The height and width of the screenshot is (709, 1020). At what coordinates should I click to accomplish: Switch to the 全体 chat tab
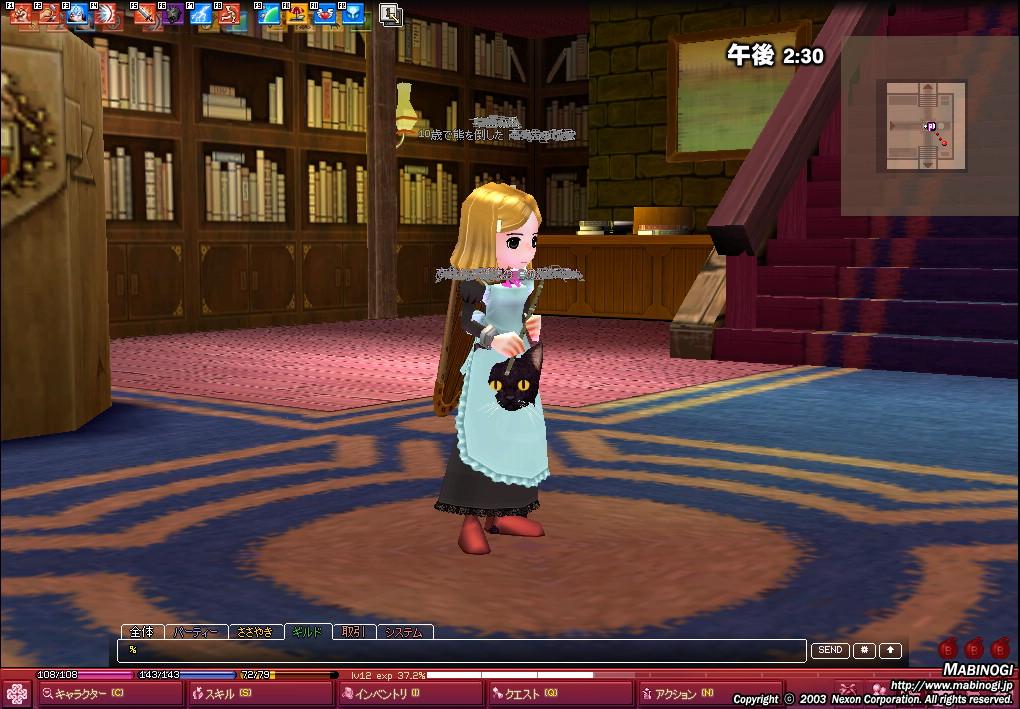click(x=142, y=632)
